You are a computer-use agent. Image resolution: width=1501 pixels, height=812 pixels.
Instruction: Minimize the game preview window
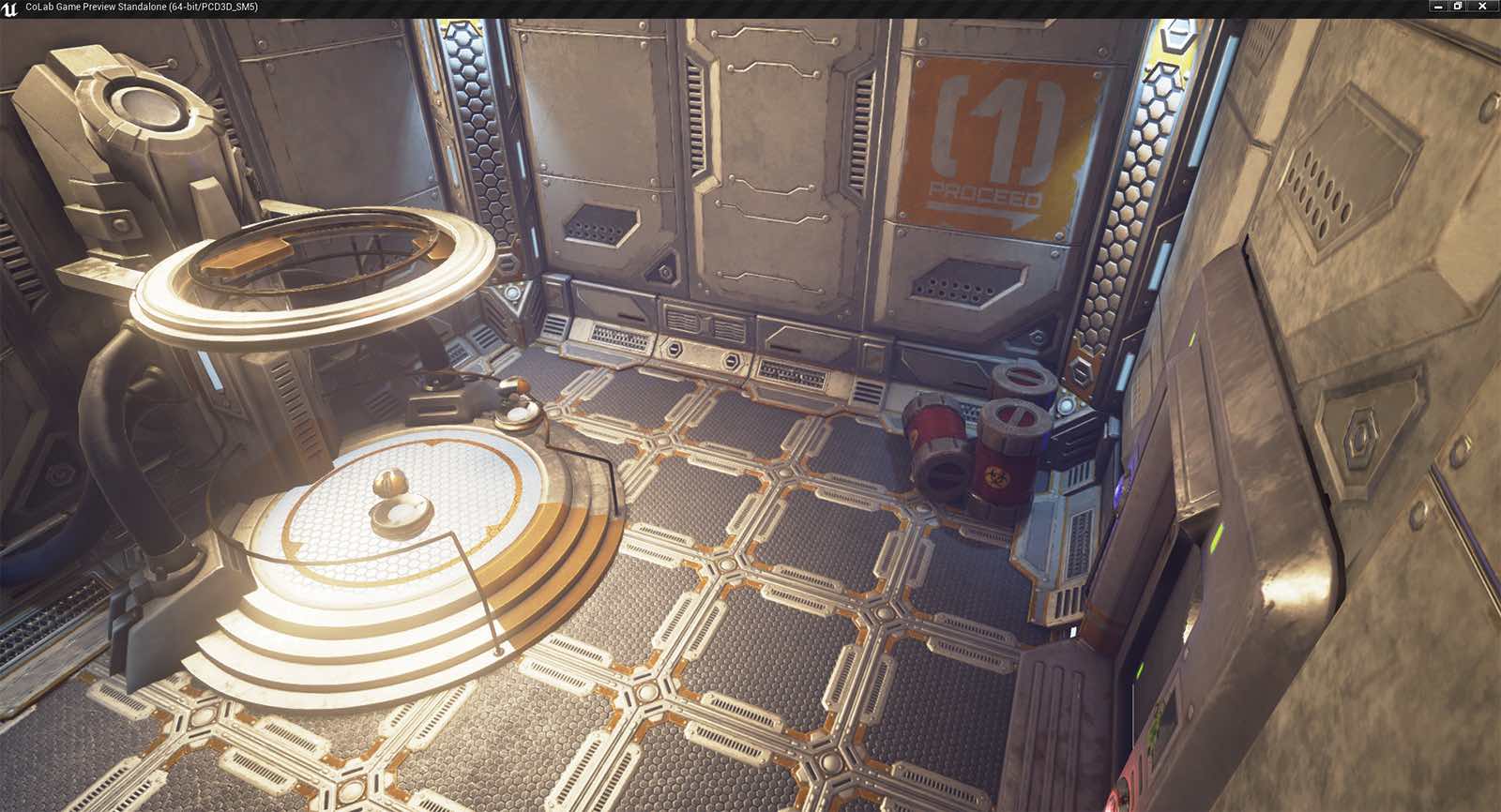click(x=1438, y=7)
